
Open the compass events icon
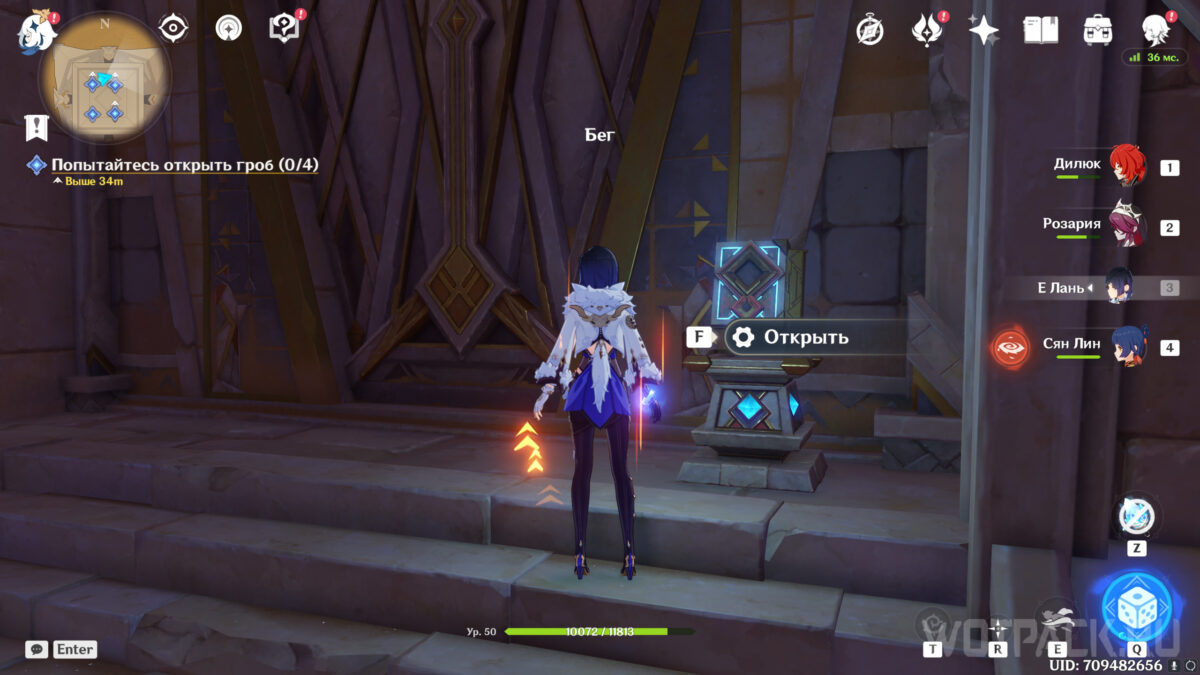tap(870, 31)
